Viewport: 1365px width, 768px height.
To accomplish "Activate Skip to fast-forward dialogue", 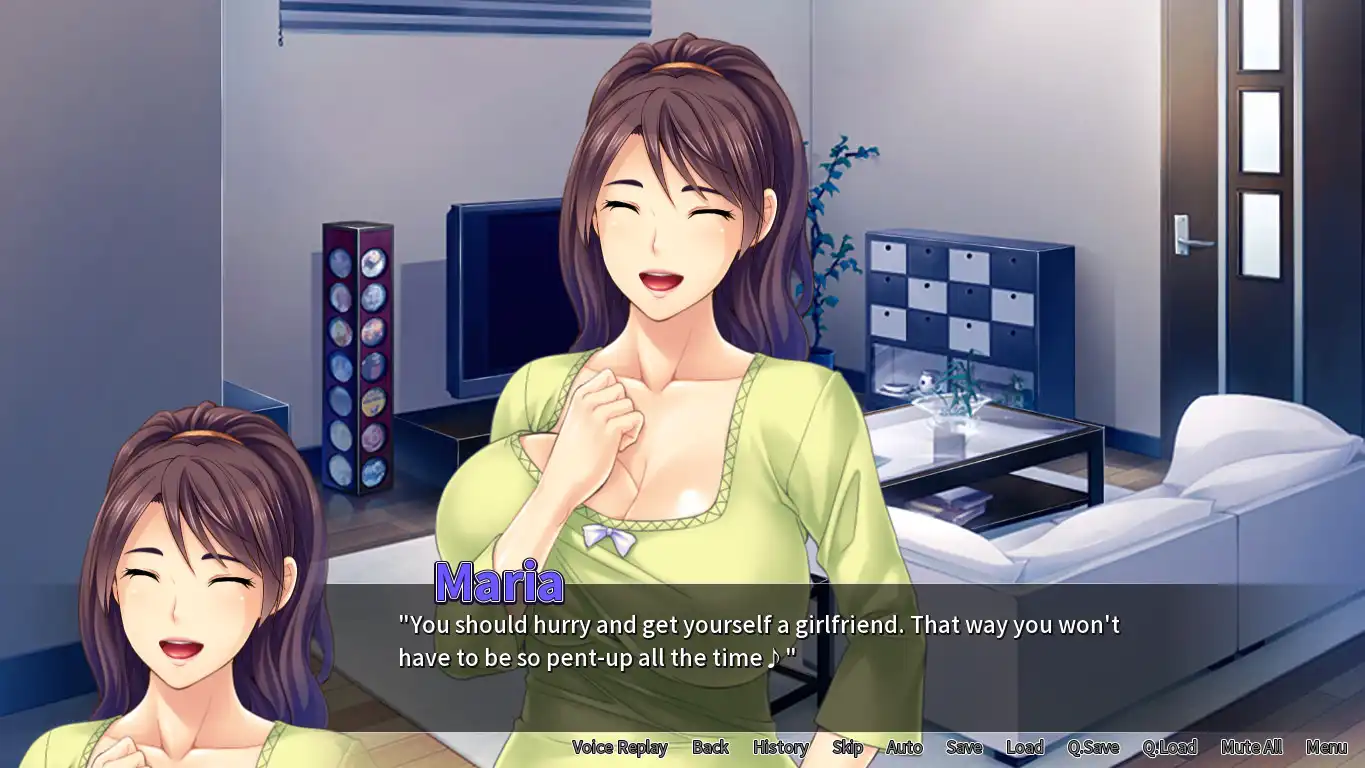I will coord(847,747).
